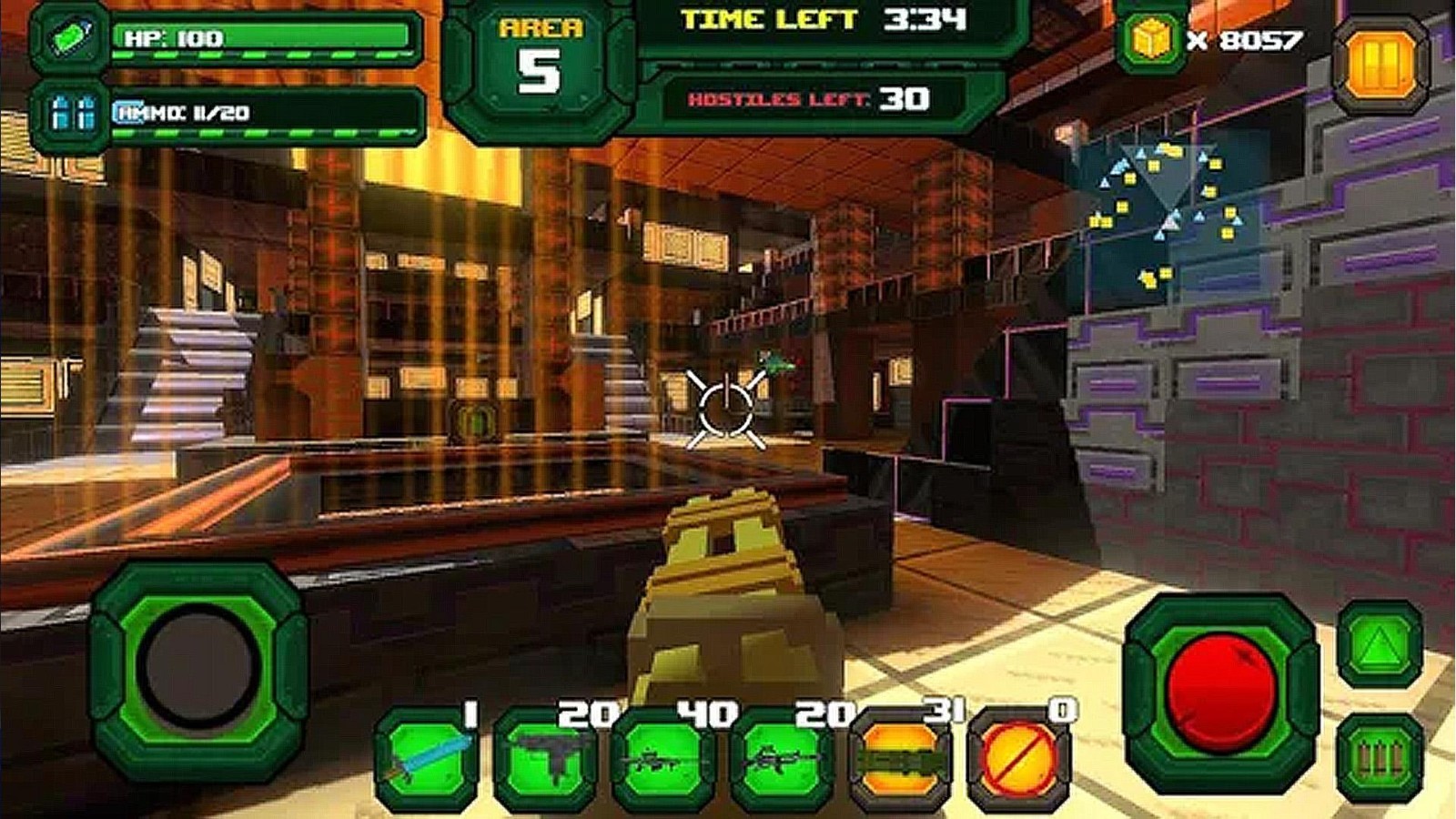Pause the game with the orange button

[x=1380, y=65]
